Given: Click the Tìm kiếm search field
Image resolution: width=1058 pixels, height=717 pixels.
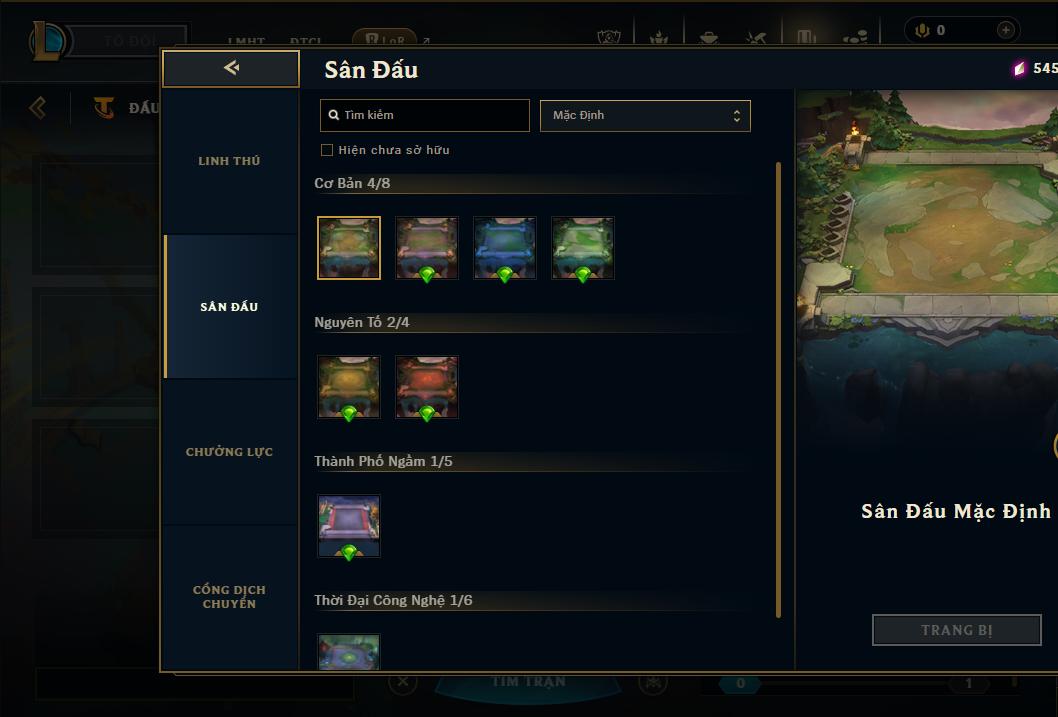Looking at the screenshot, I should 425,115.
